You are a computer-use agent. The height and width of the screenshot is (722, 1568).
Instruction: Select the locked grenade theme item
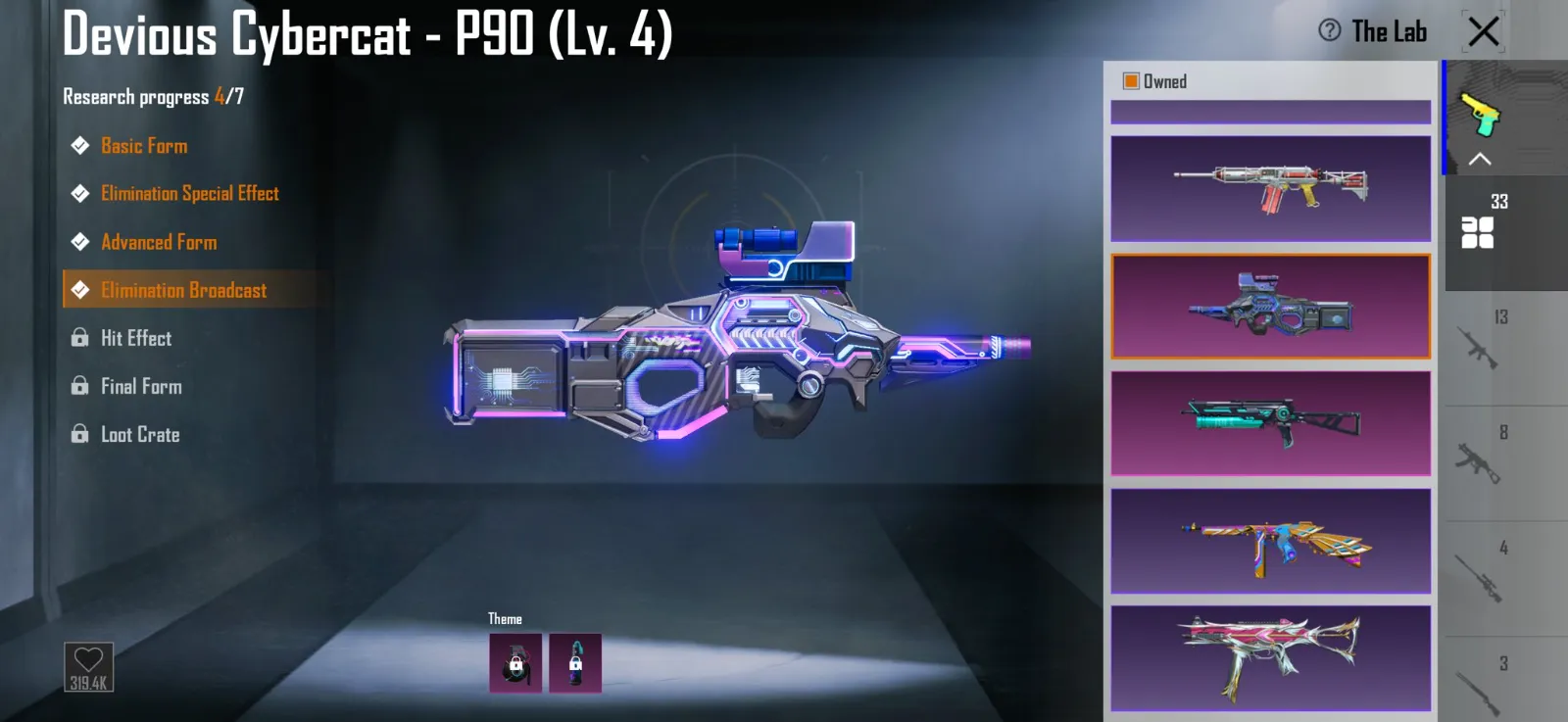(515, 663)
